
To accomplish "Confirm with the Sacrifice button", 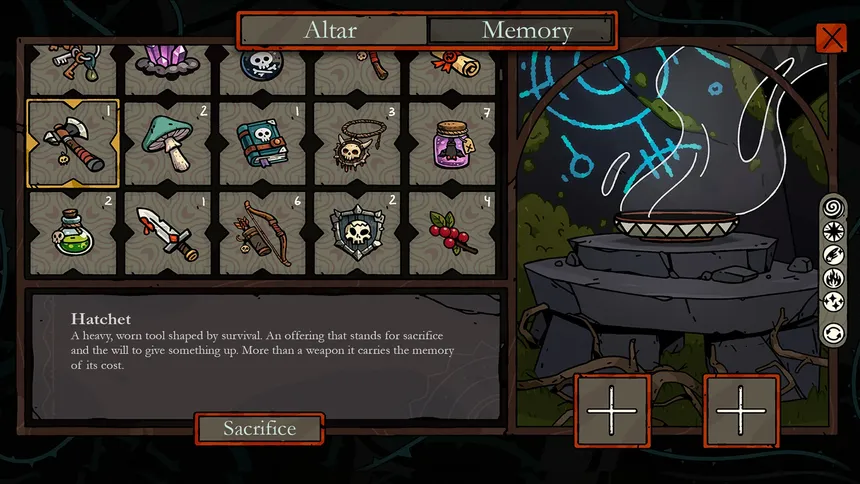I will (x=259, y=429).
